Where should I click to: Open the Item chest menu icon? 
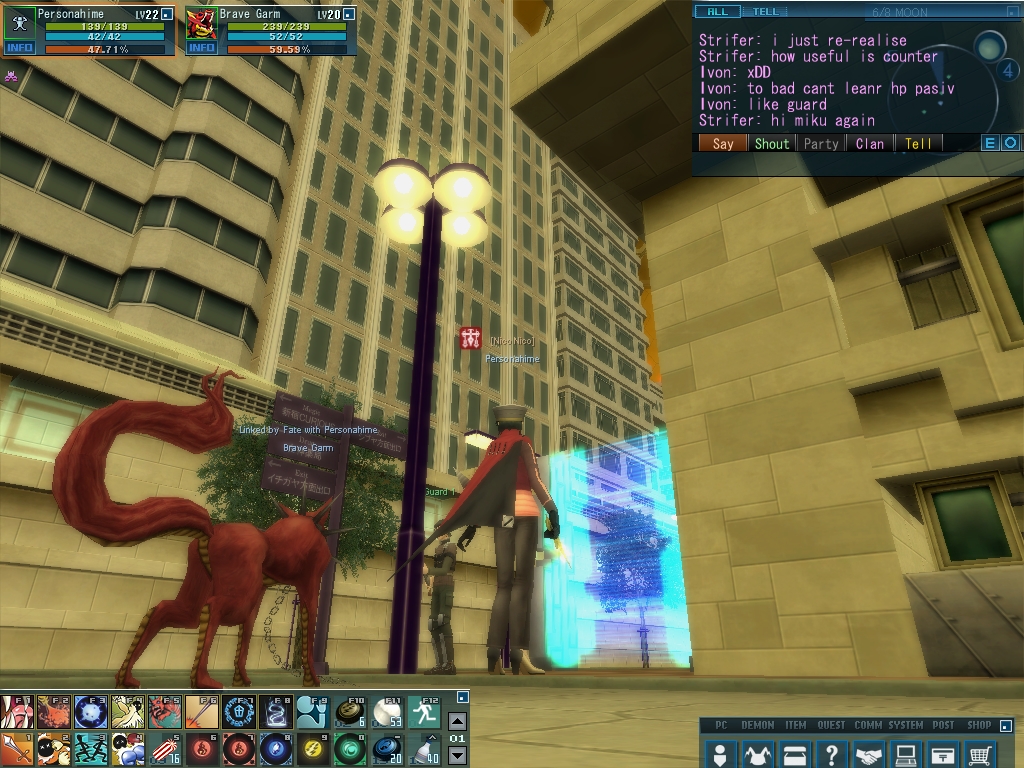tap(795, 754)
